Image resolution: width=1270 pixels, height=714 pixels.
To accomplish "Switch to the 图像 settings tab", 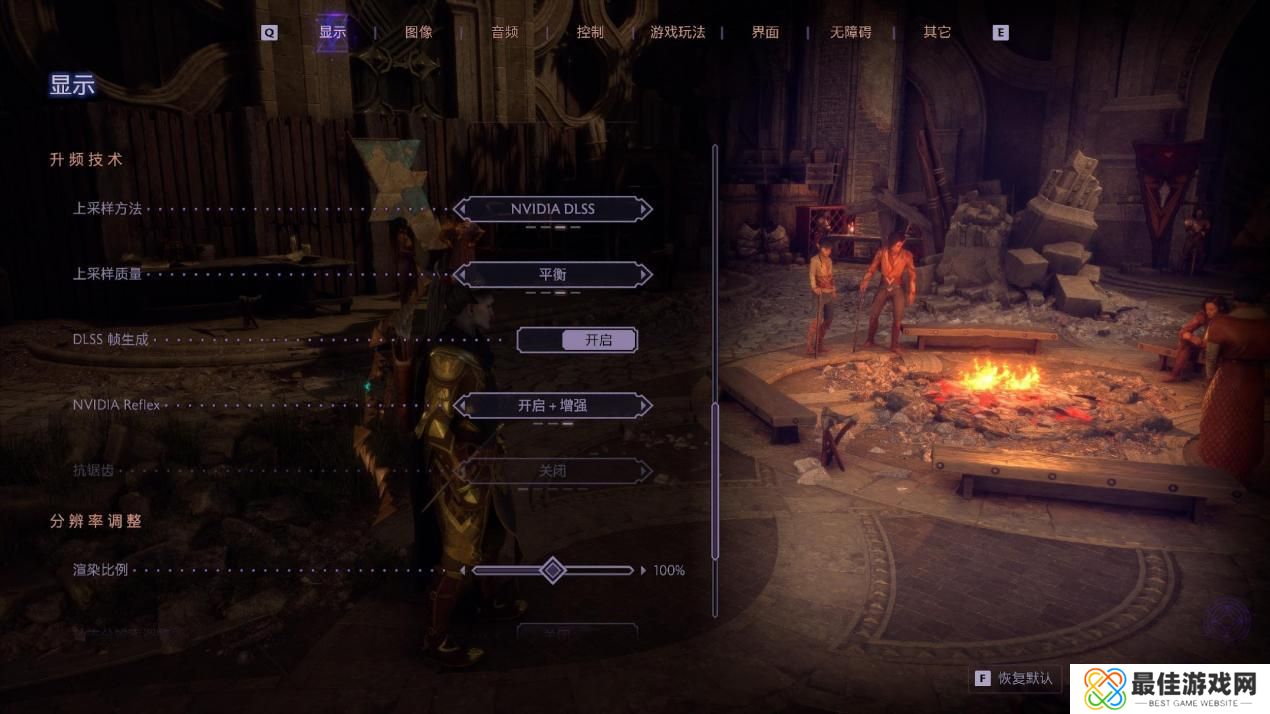I will tap(419, 32).
